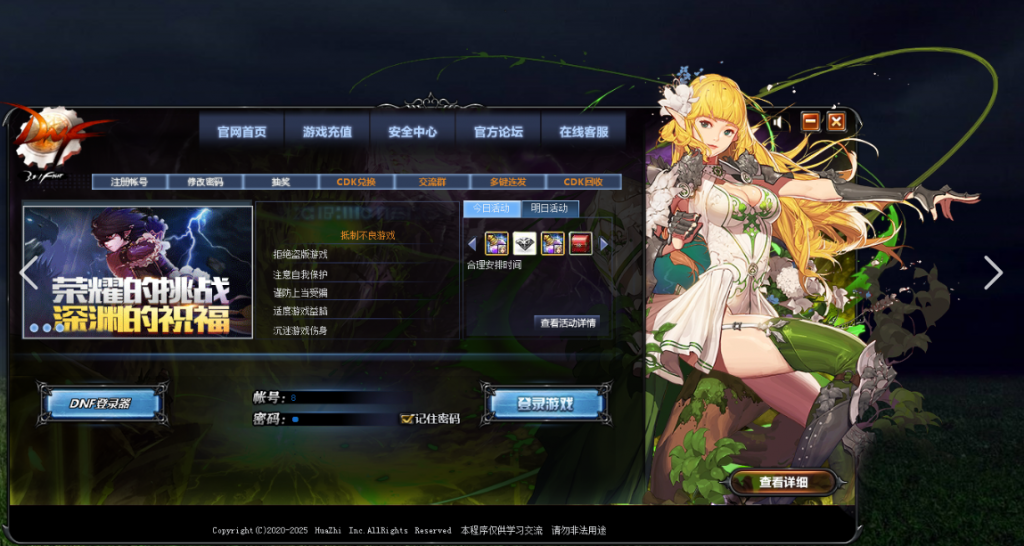Select the red treasure chest event icon
This screenshot has width=1024, height=546.
(x=581, y=243)
